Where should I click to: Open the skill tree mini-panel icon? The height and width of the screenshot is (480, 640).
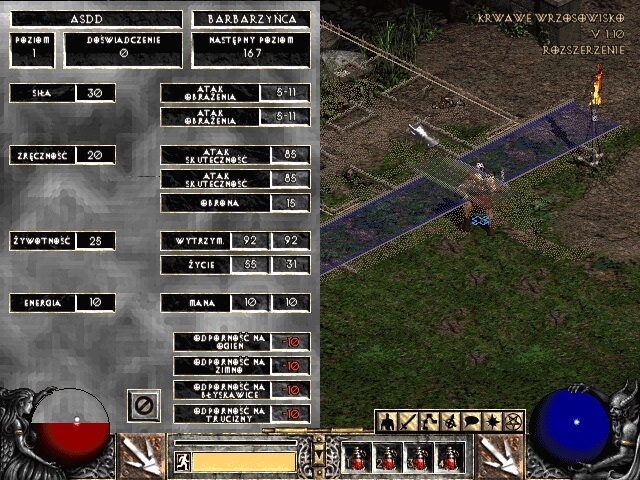click(x=430, y=422)
